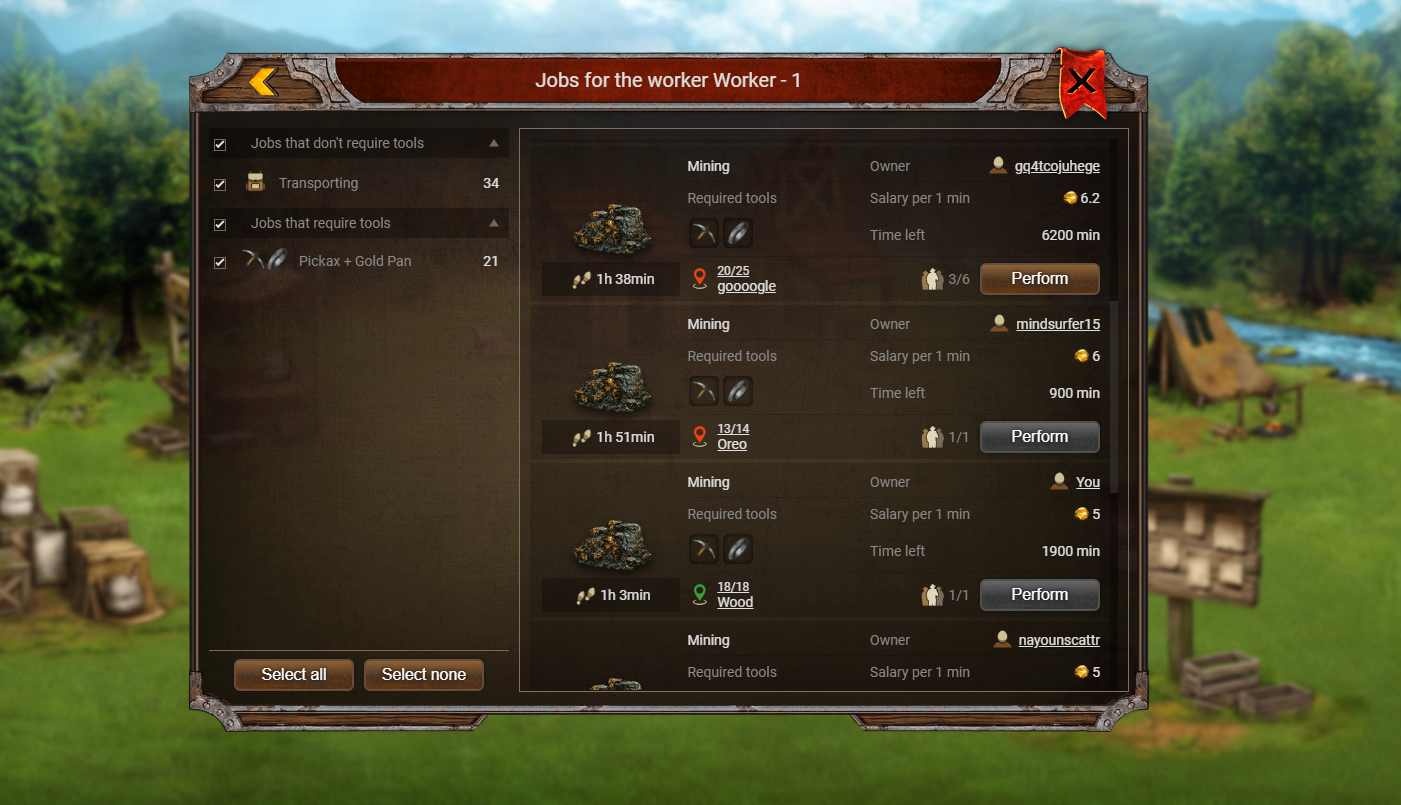
Task: Choose the Select none button
Action: [x=424, y=674]
